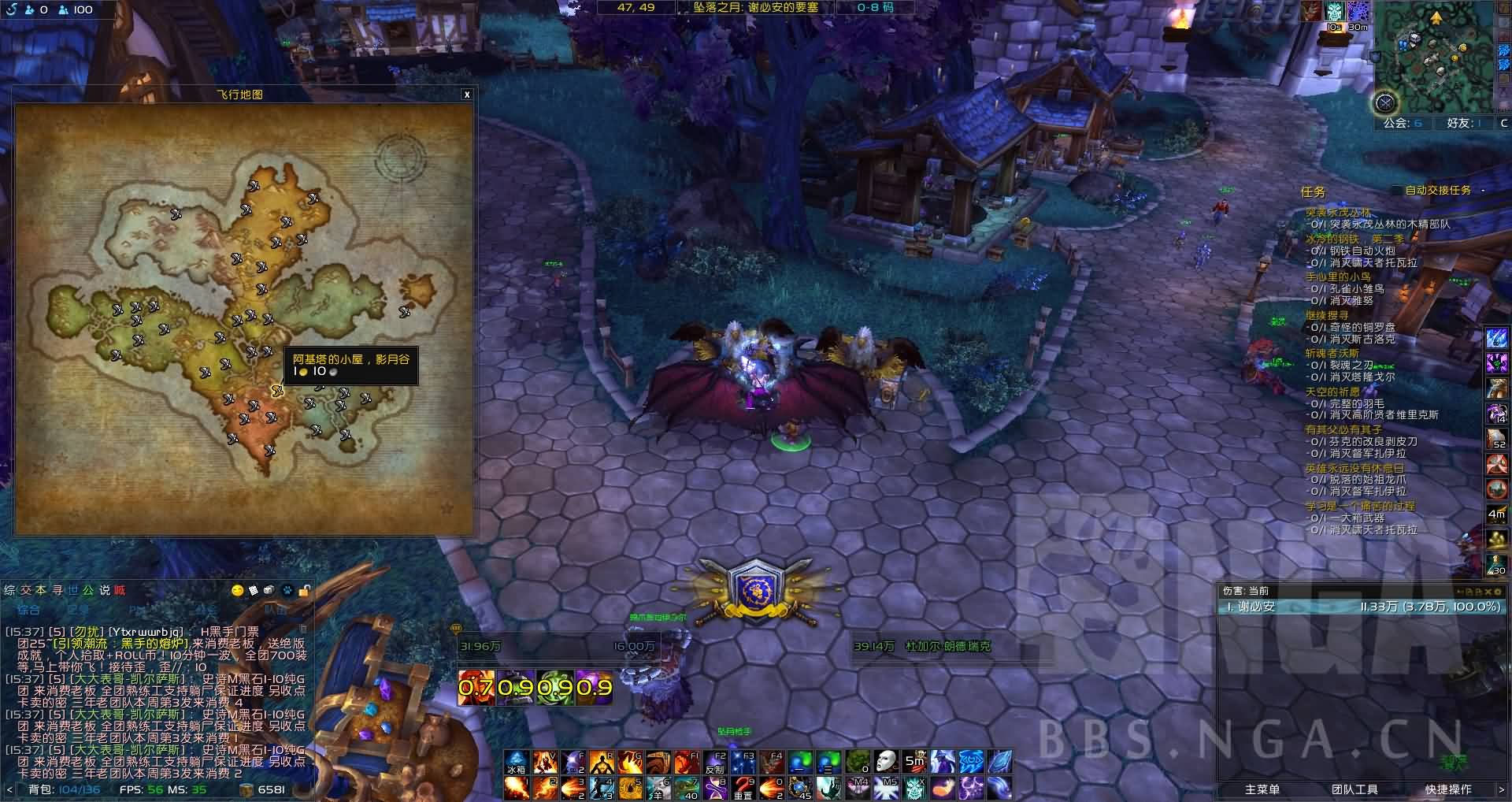Select the 喊 yell chat channel shortcut
Screen dimensions: 1512x802
click(120, 591)
